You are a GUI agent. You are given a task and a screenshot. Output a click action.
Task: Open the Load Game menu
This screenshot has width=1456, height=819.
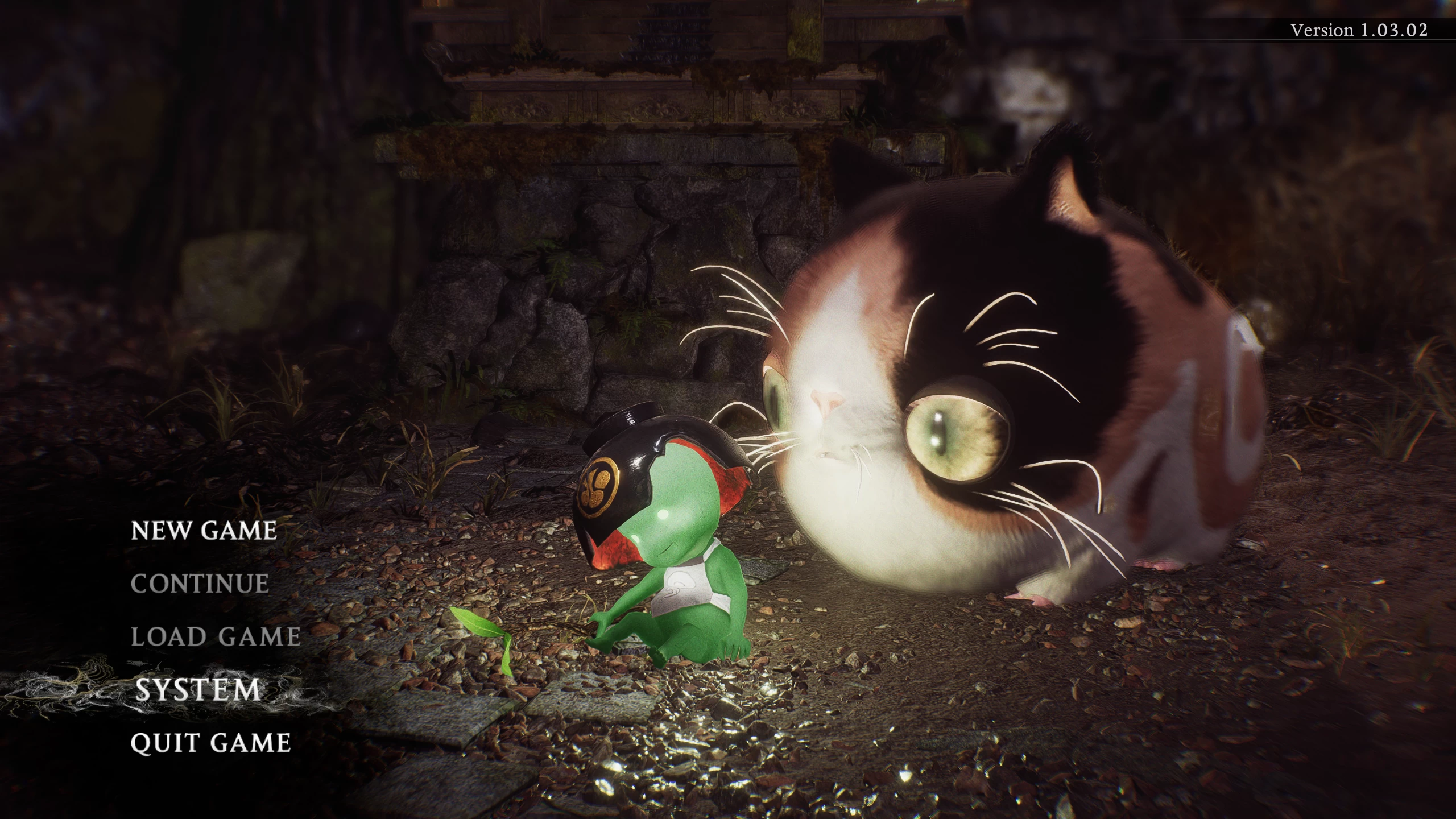point(216,637)
